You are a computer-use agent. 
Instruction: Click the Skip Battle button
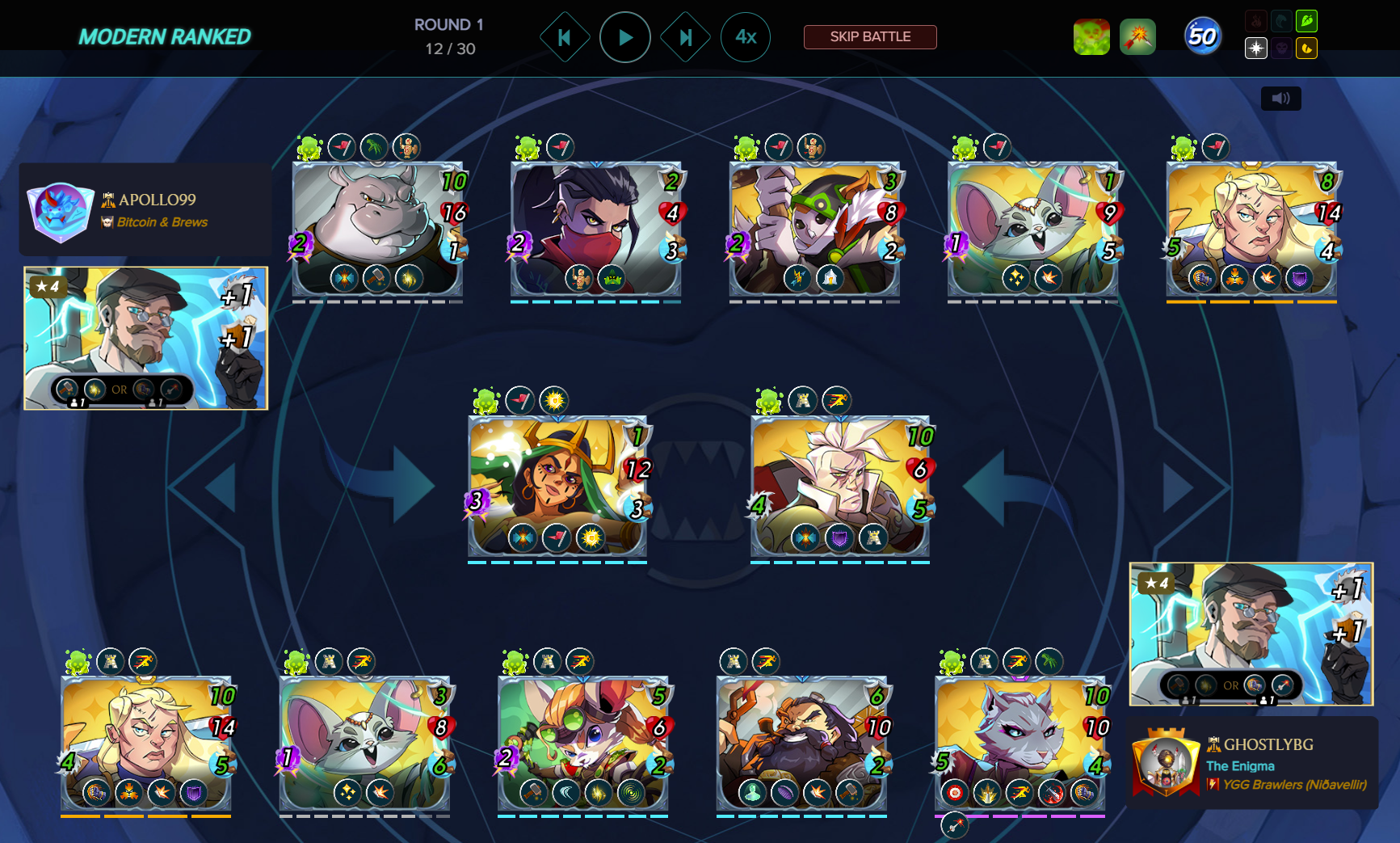coord(870,37)
